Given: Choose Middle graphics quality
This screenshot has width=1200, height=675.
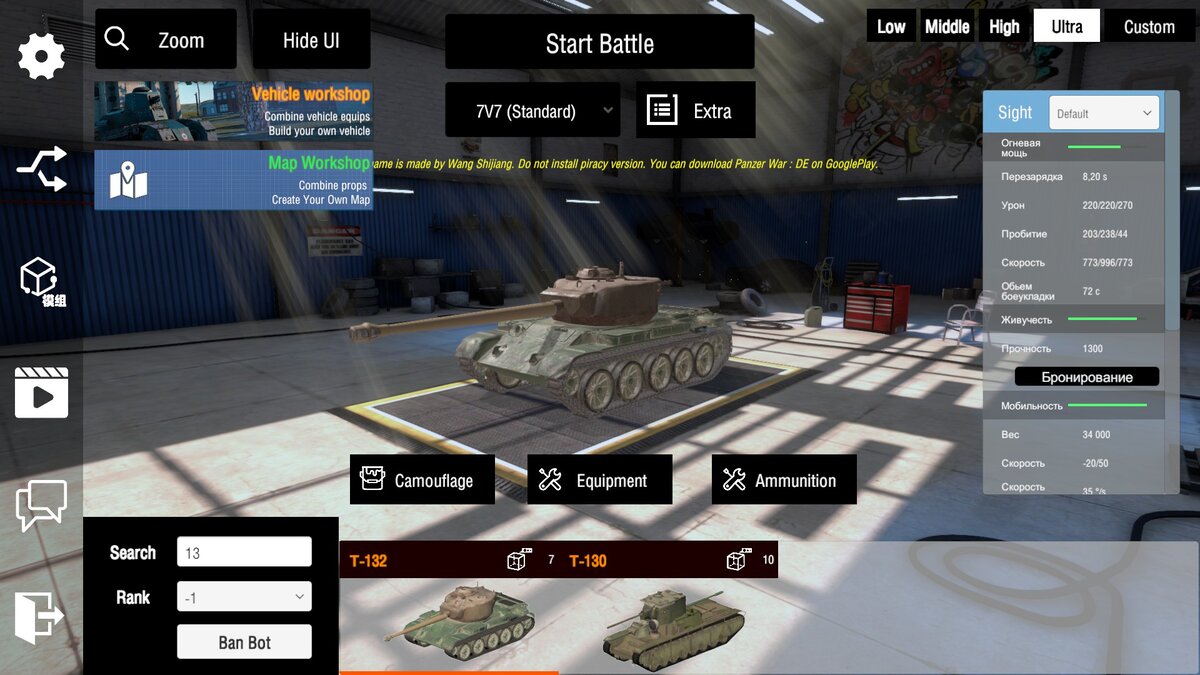Looking at the screenshot, I should coord(947,27).
